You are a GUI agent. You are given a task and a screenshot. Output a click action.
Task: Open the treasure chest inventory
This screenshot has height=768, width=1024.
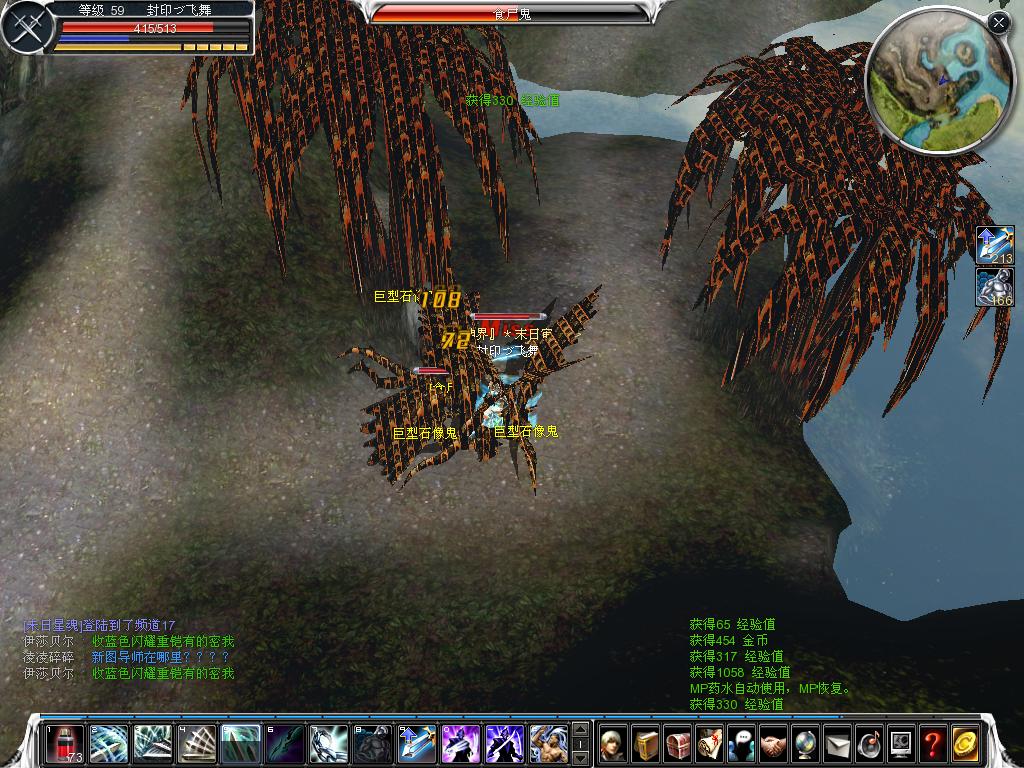click(x=679, y=744)
